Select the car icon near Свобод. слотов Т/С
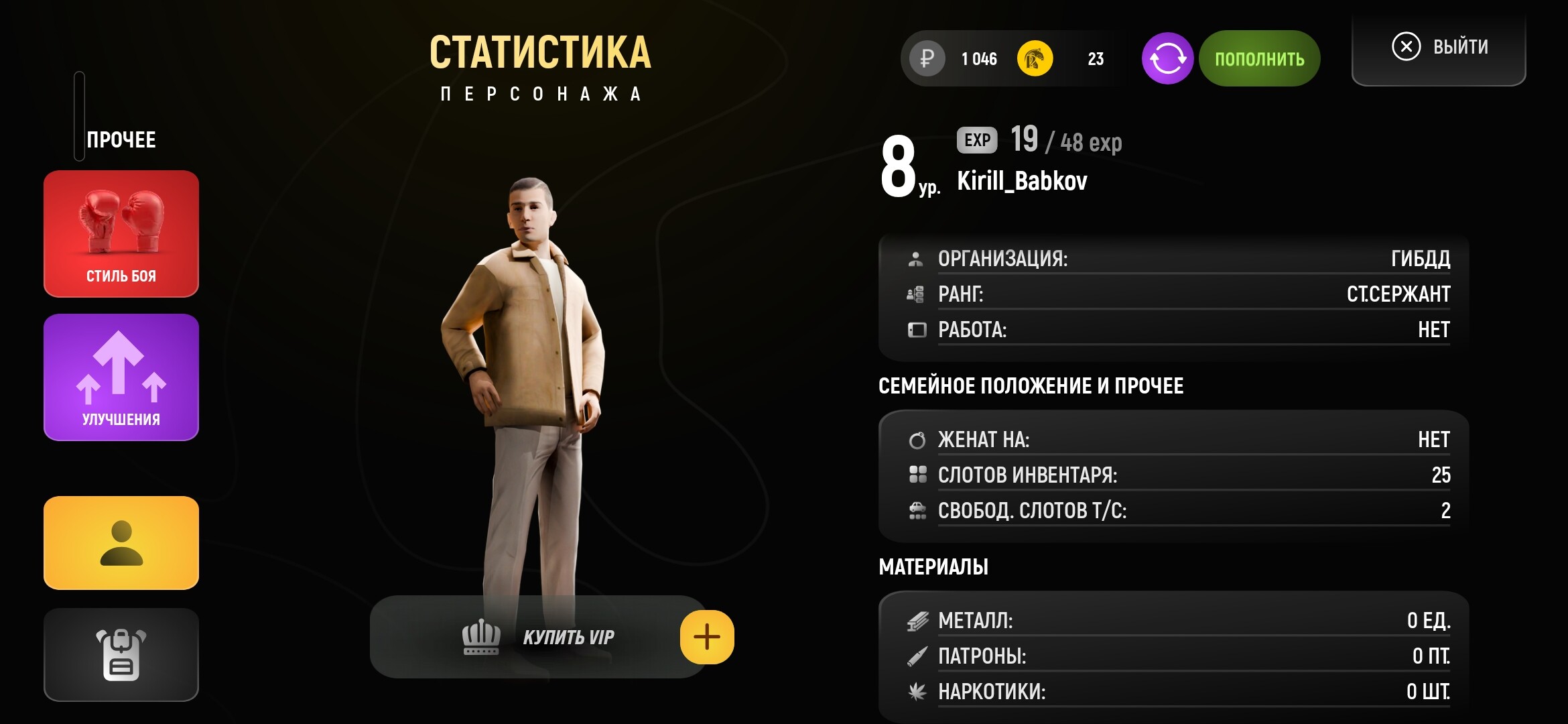1568x724 pixels. tap(917, 511)
